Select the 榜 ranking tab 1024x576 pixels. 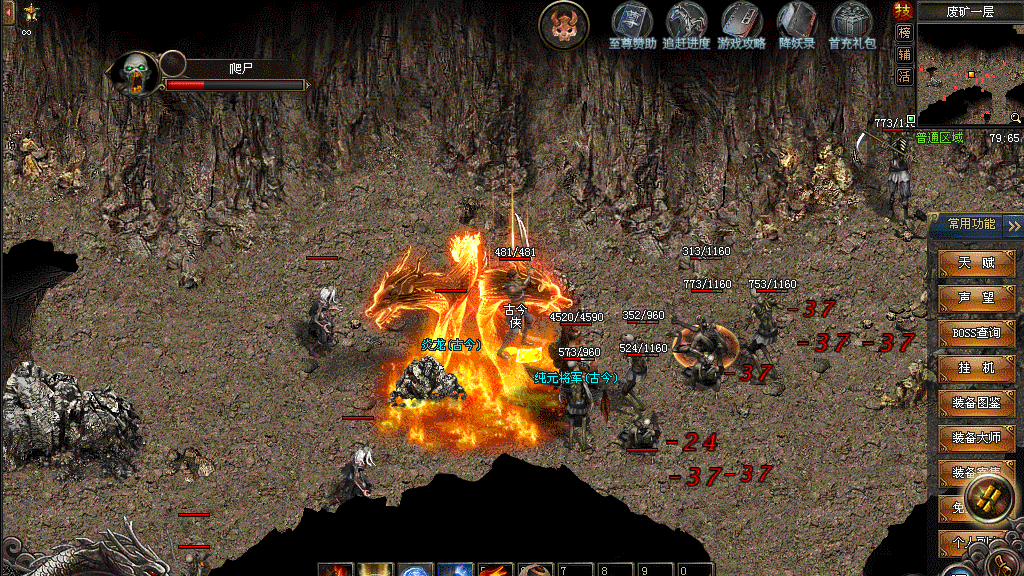[904, 33]
